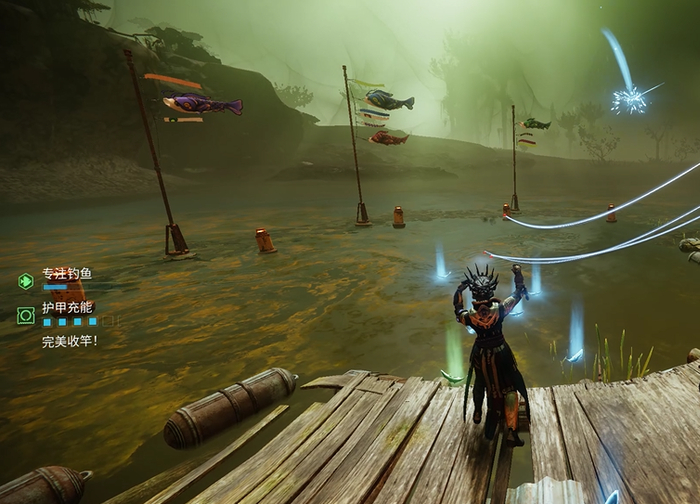
Task: Select the 护甲充能 armor charge icon
Action: coord(26,315)
